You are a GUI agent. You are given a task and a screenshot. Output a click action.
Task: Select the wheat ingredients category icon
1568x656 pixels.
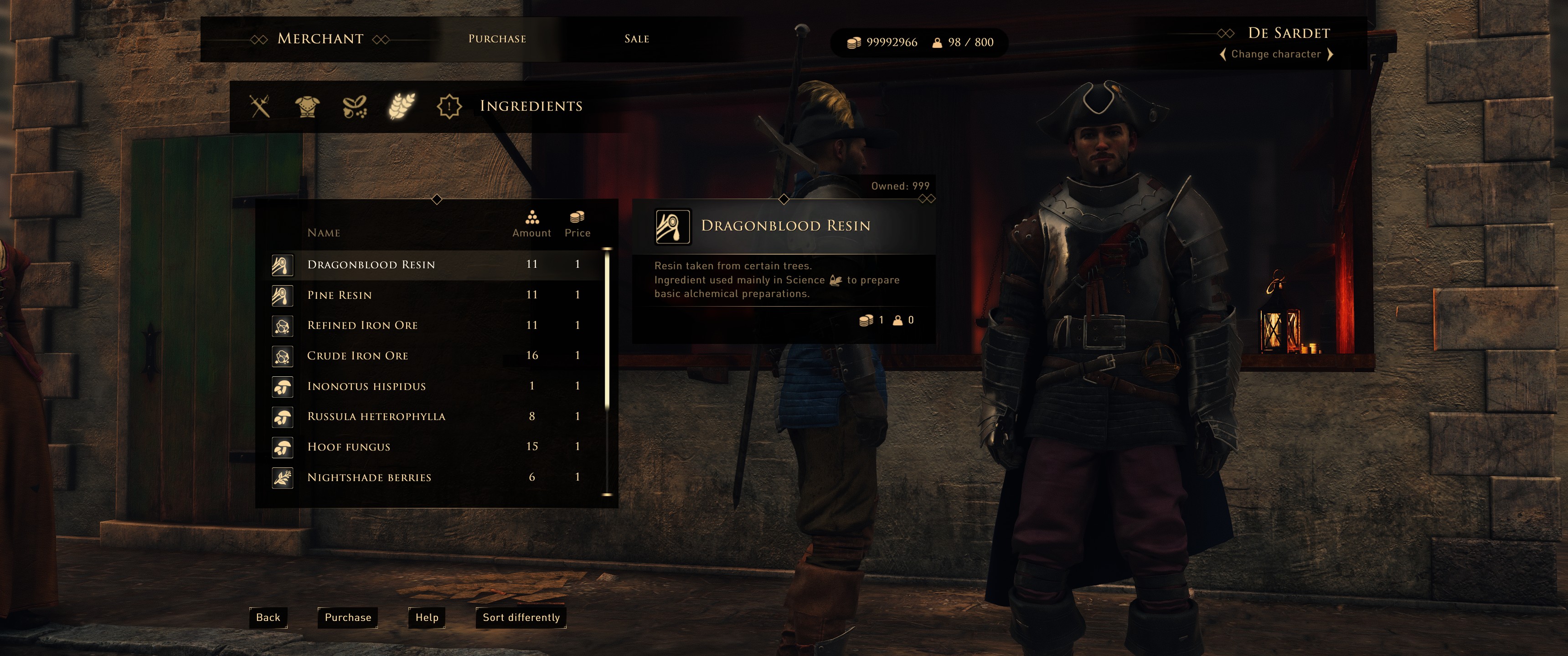(x=402, y=107)
